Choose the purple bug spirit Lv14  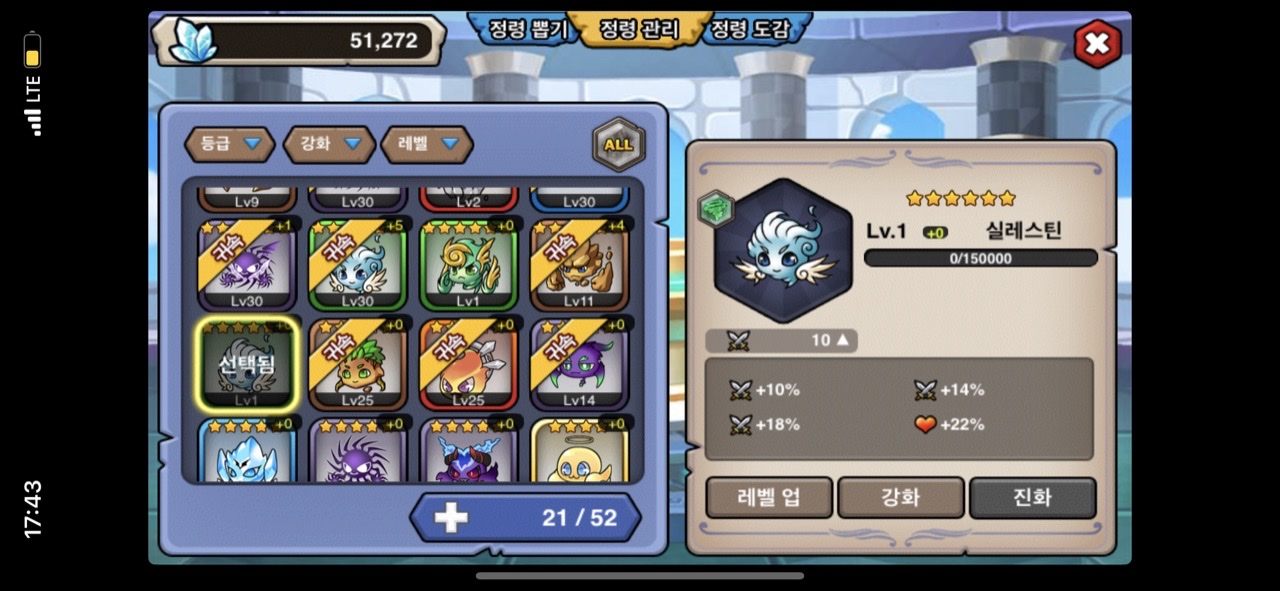pos(579,365)
